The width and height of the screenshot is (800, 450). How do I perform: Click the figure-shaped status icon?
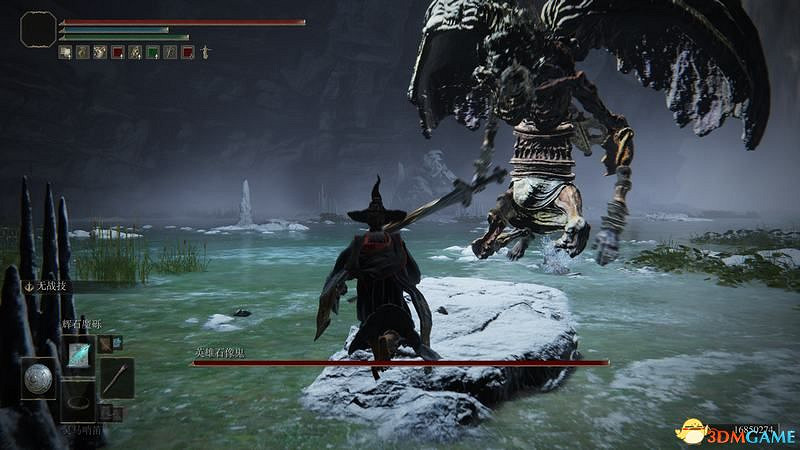206,51
